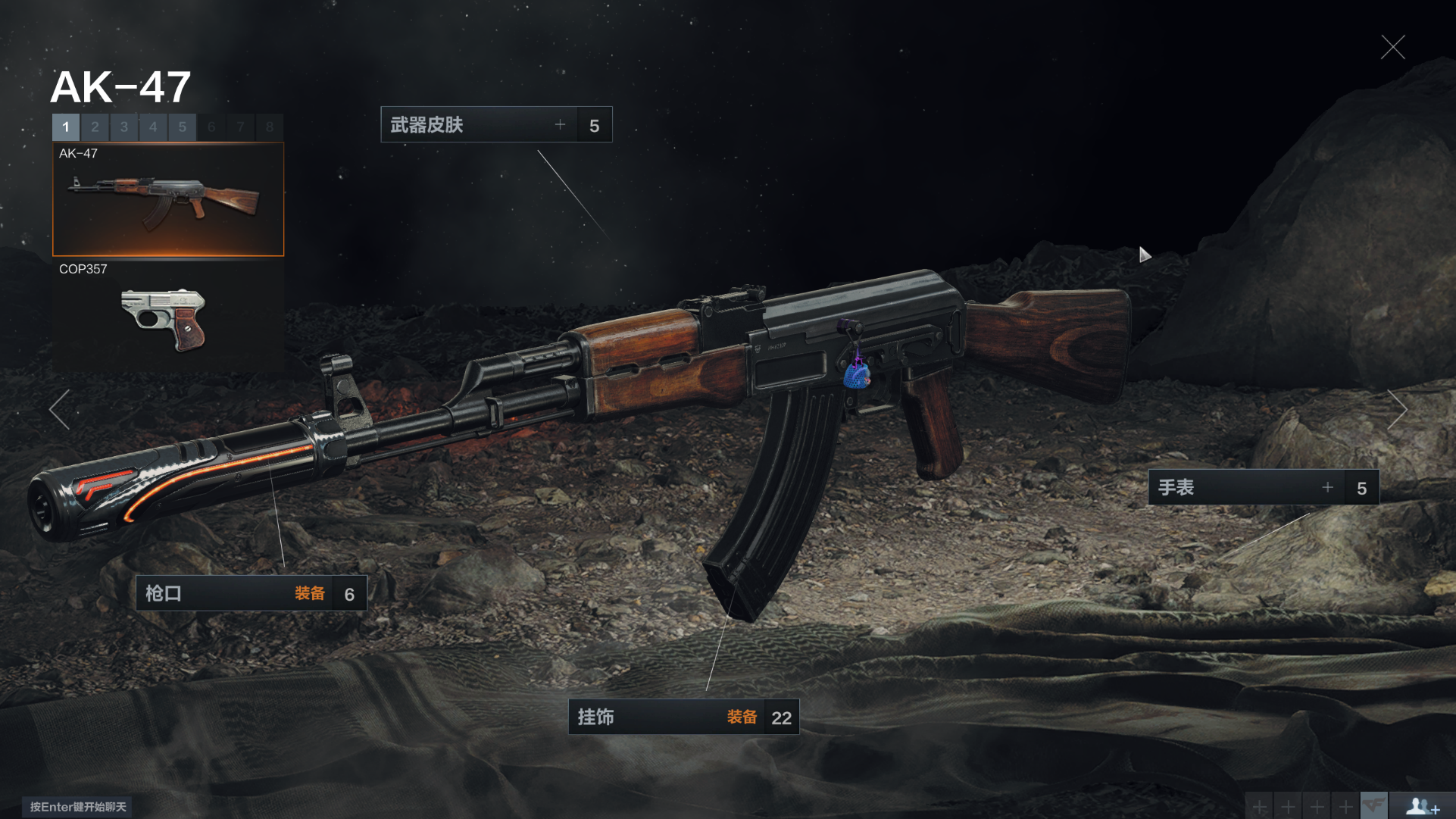This screenshot has width=1456, height=819.
Task: Select the AK-47 primary weapon thumbnail
Action: point(168,200)
